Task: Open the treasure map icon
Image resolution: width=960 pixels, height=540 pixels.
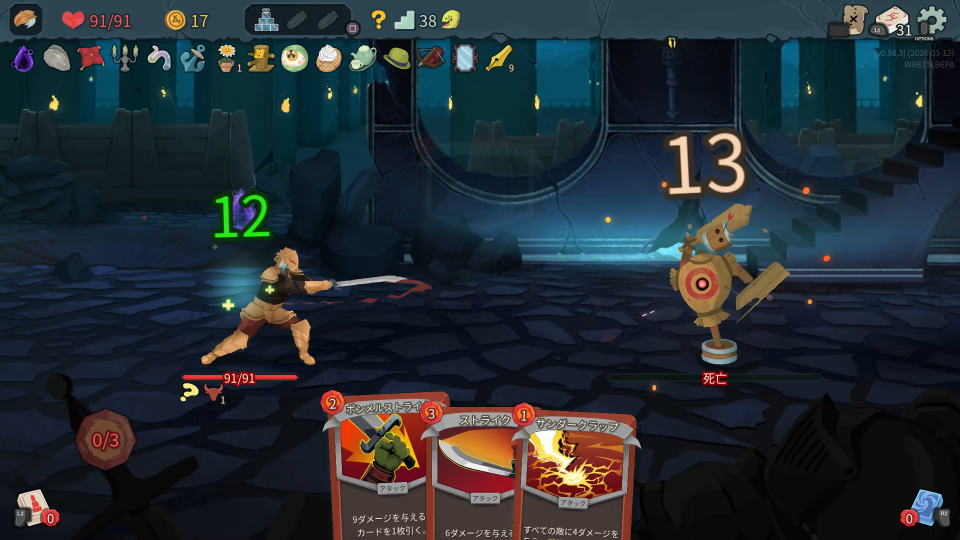Action: [x=853, y=19]
